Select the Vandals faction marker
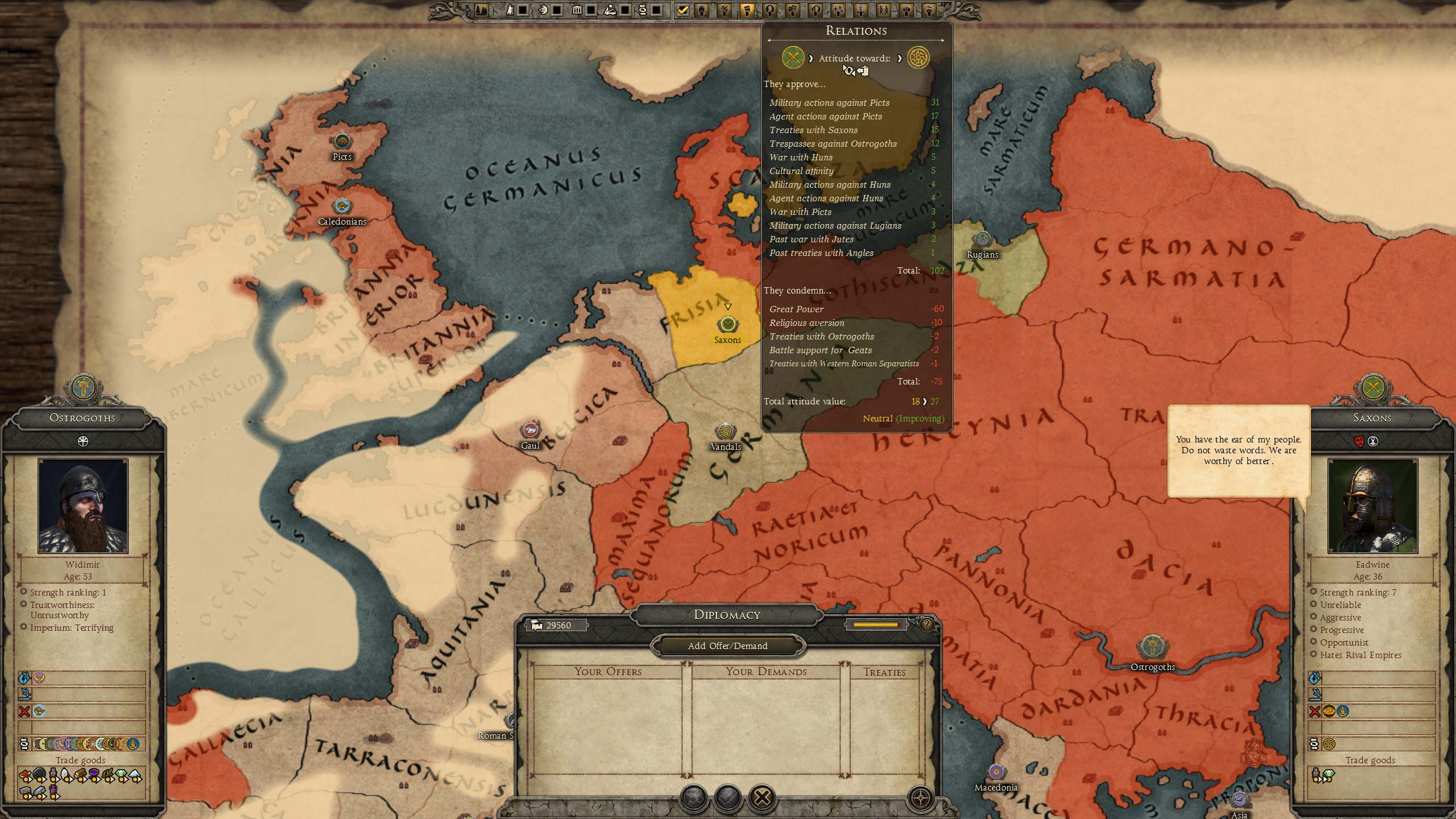The height and width of the screenshot is (819, 1456). click(x=726, y=431)
